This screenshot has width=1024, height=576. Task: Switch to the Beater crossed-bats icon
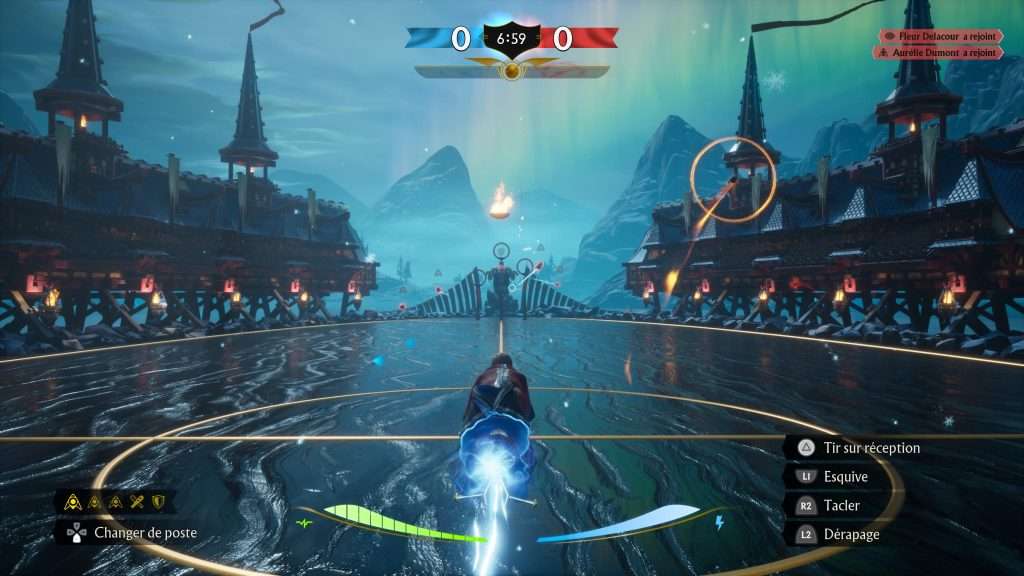(x=138, y=502)
